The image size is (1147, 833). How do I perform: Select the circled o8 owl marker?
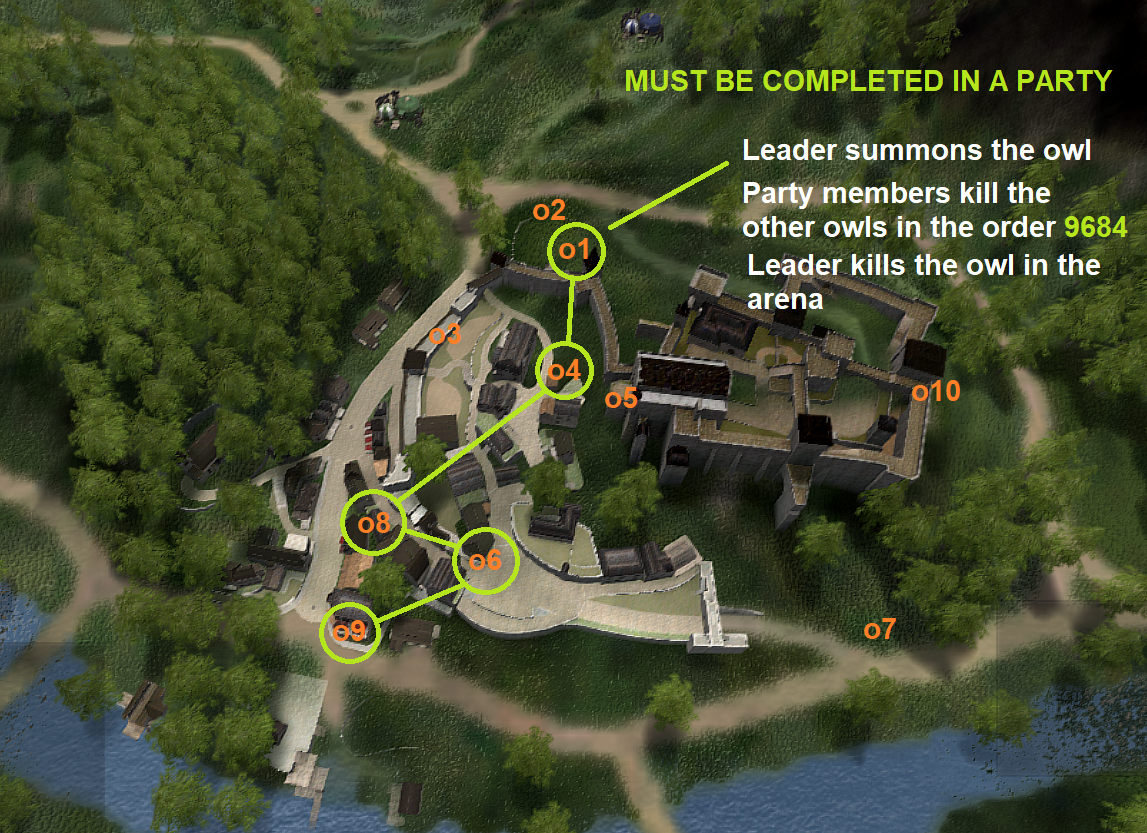[373, 523]
